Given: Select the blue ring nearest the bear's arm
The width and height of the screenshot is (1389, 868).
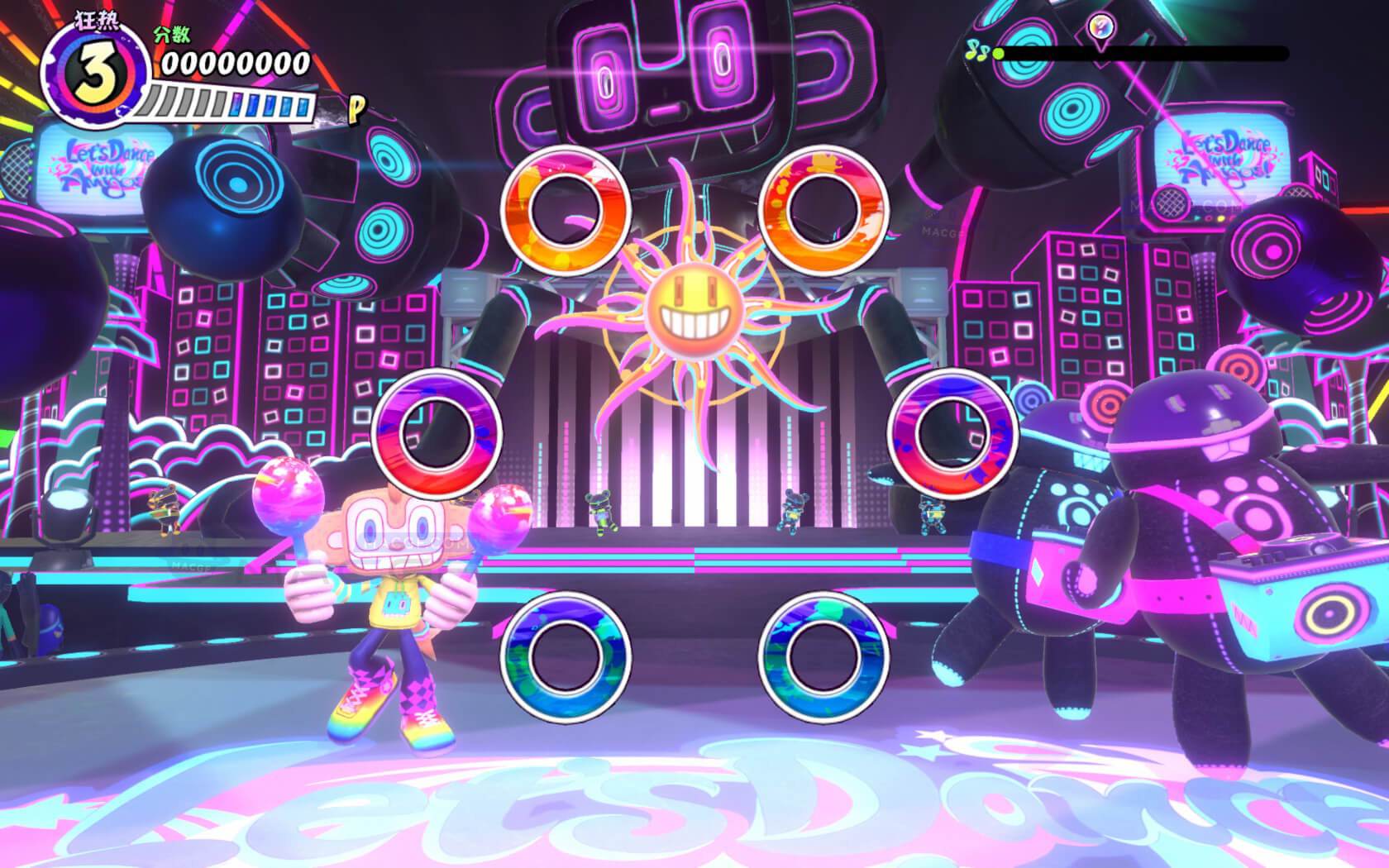Looking at the screenshot, I should (823, 653).
